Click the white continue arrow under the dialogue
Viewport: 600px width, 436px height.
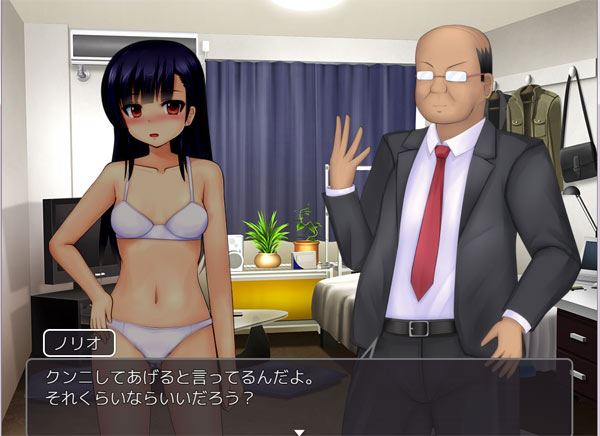pos(298,432)
